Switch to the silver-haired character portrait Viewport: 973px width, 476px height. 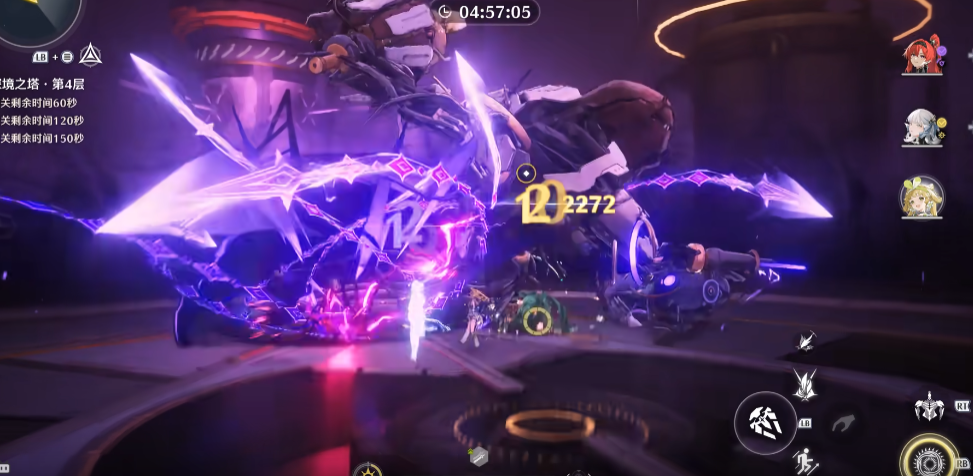coord(920,128)
